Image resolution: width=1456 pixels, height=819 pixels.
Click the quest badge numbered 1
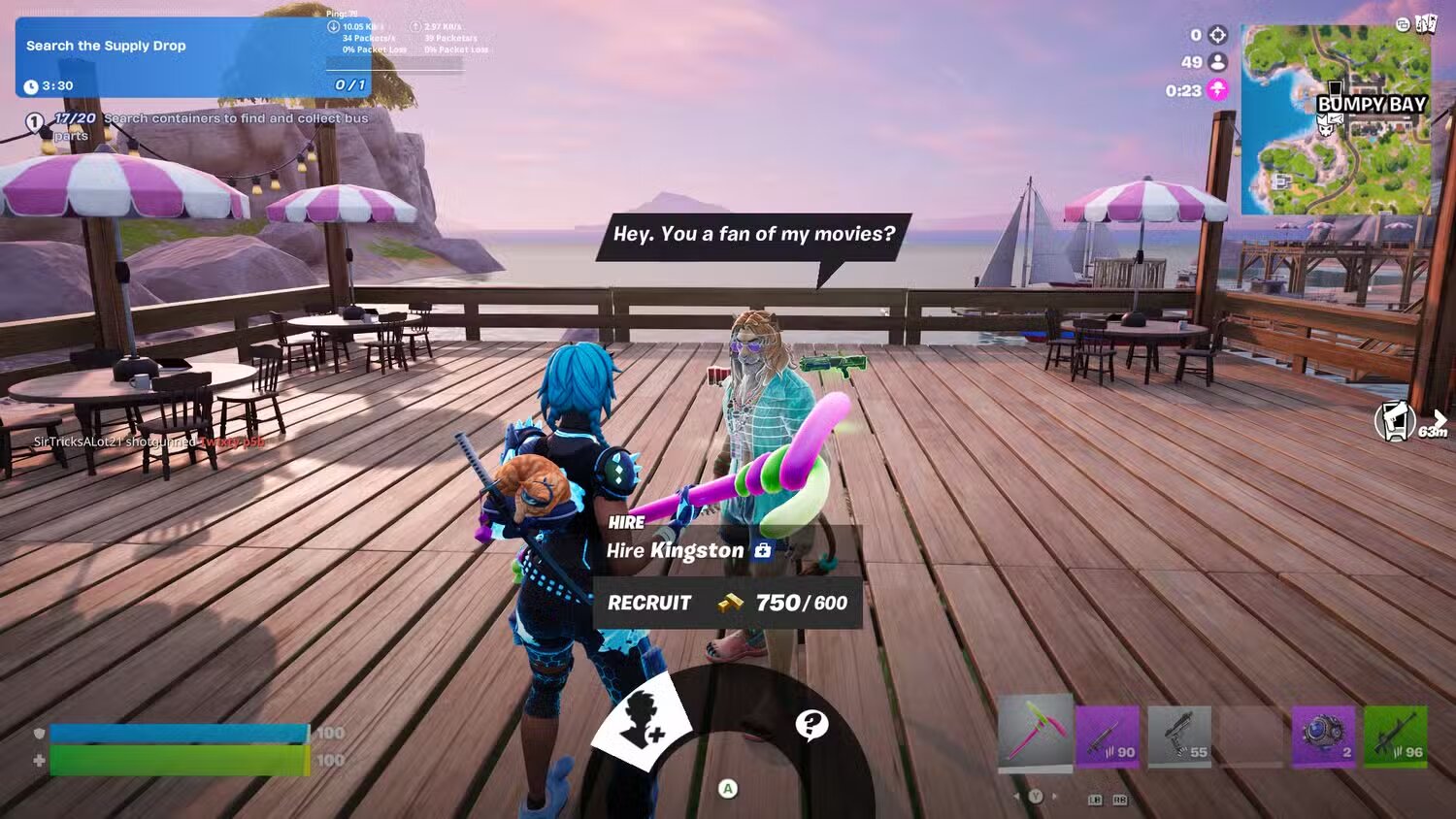click(x=35, y=122)
